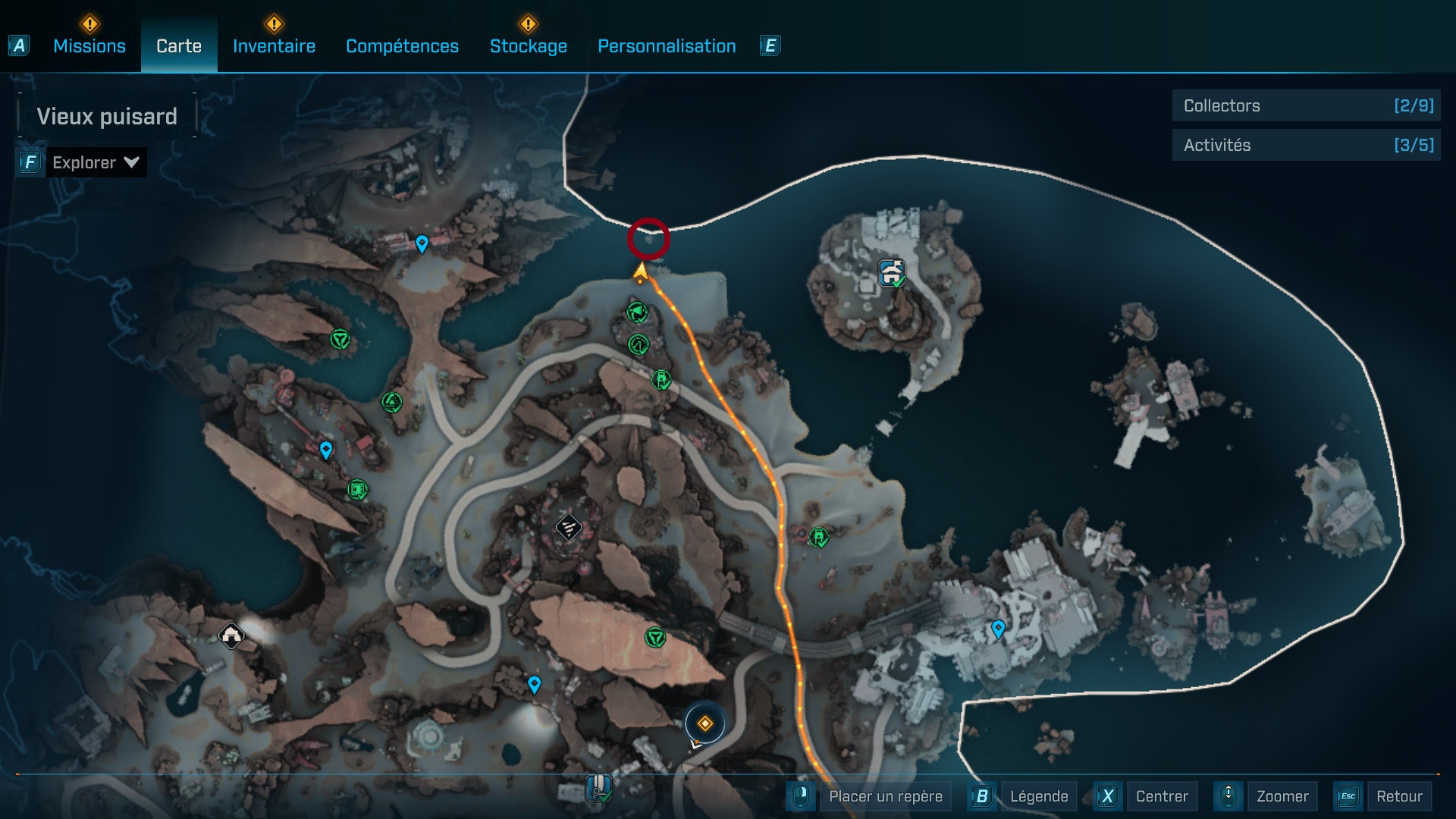Select the yellow player arrow marker
The height and width of the screenshot is (819, 1456).
641,271
